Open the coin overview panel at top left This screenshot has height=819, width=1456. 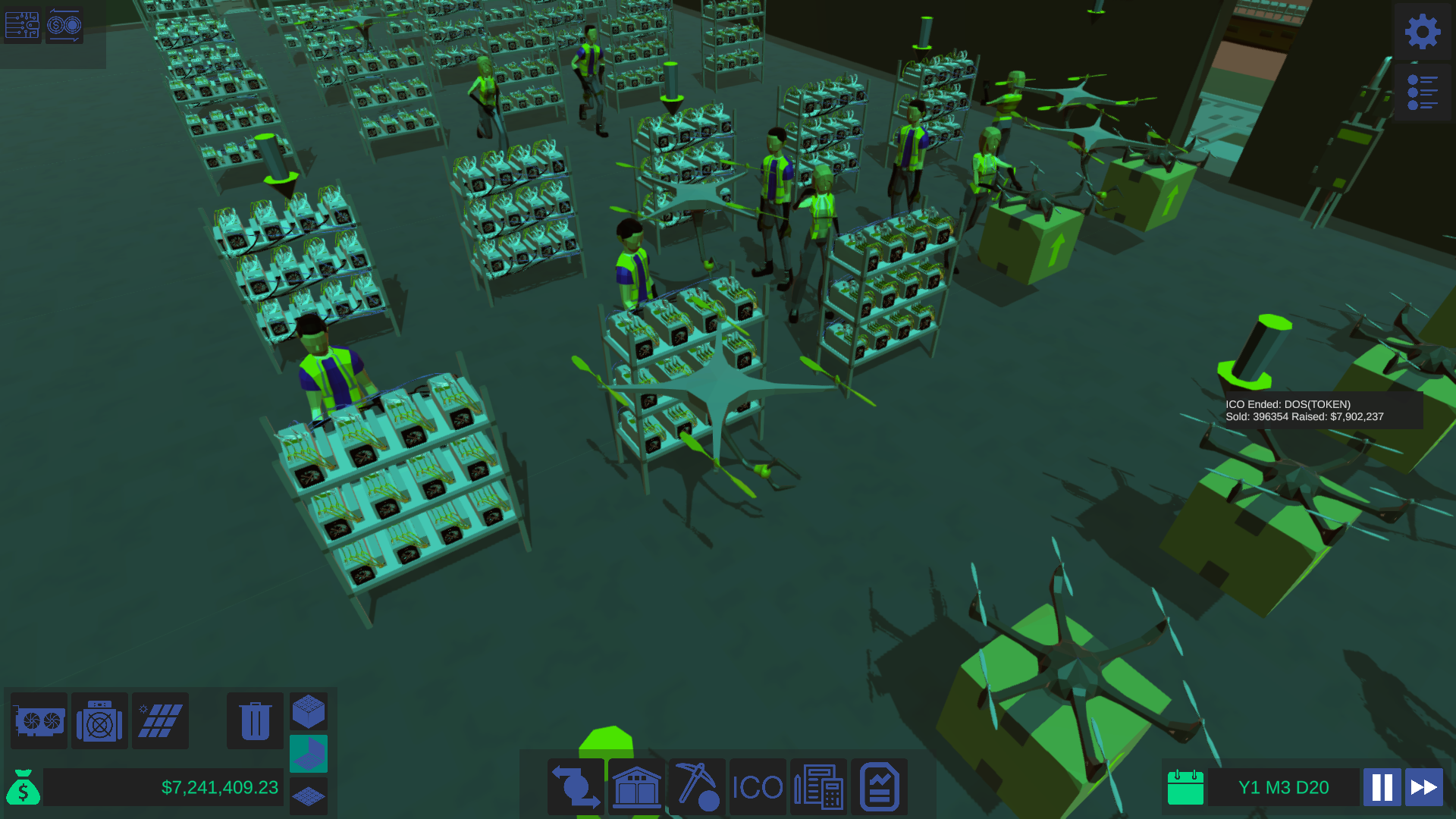coord(64,25)
